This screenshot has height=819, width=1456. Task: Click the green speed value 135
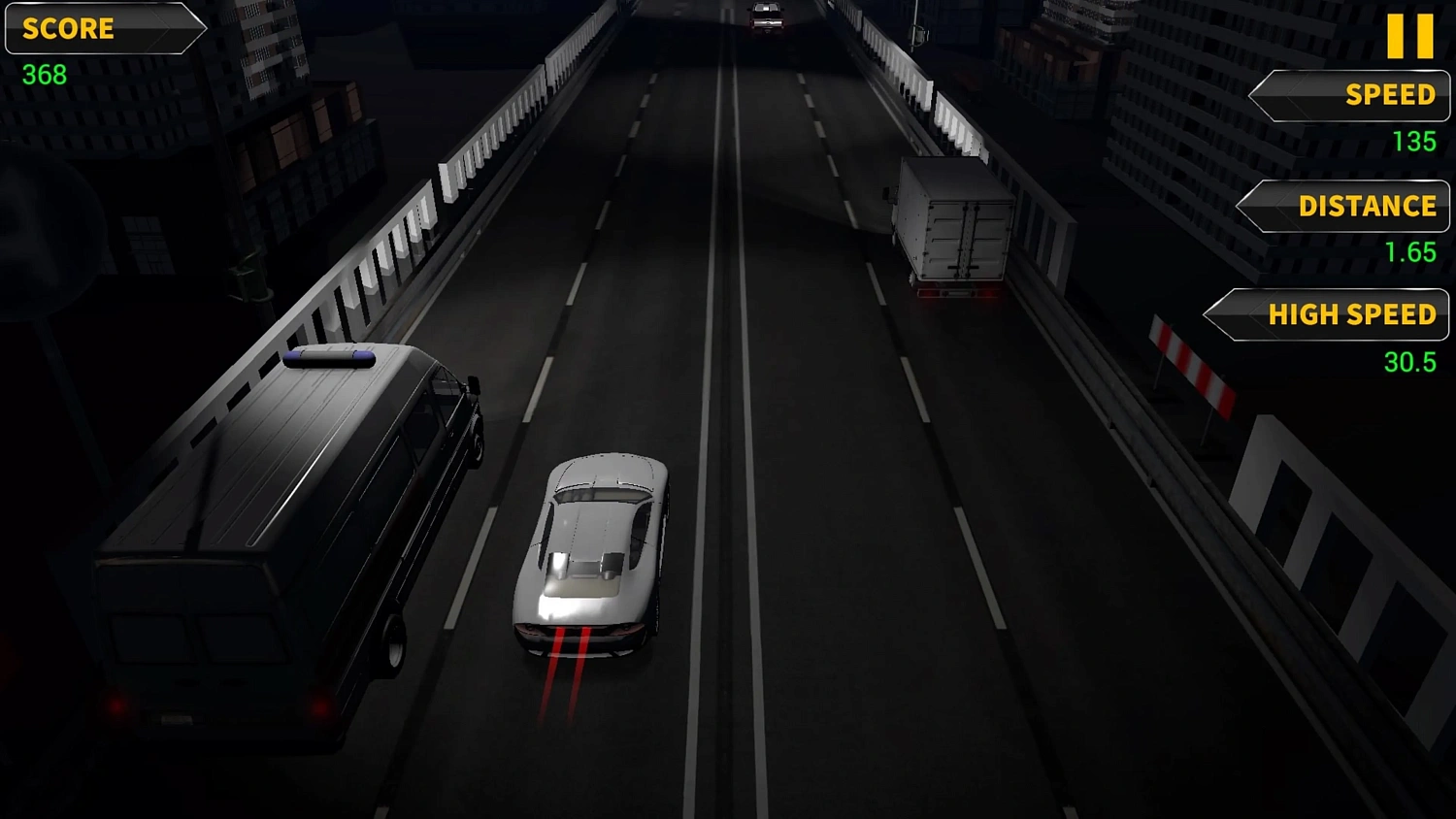(1415, 142)
